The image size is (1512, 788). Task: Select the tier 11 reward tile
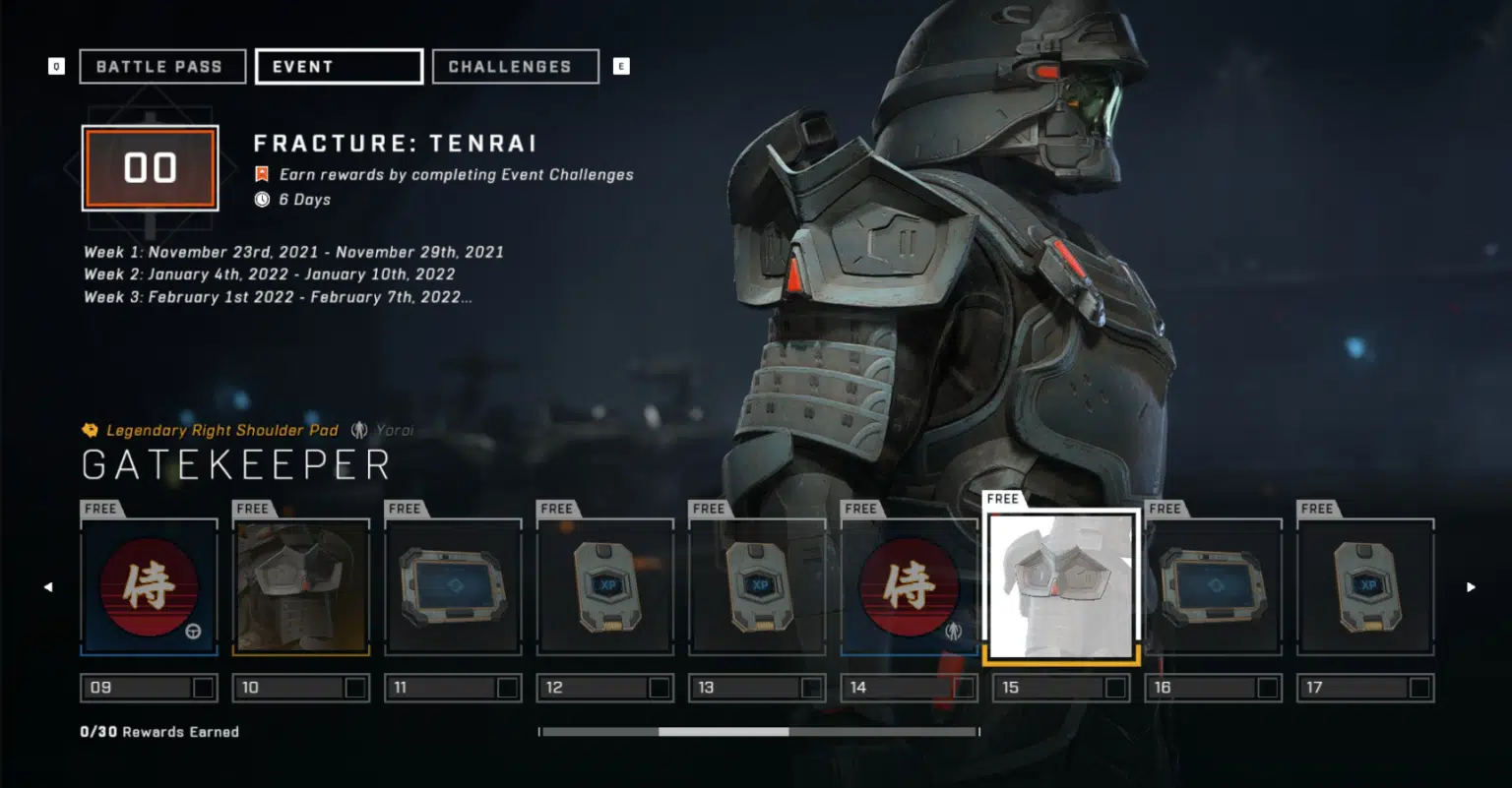[453, 587]
